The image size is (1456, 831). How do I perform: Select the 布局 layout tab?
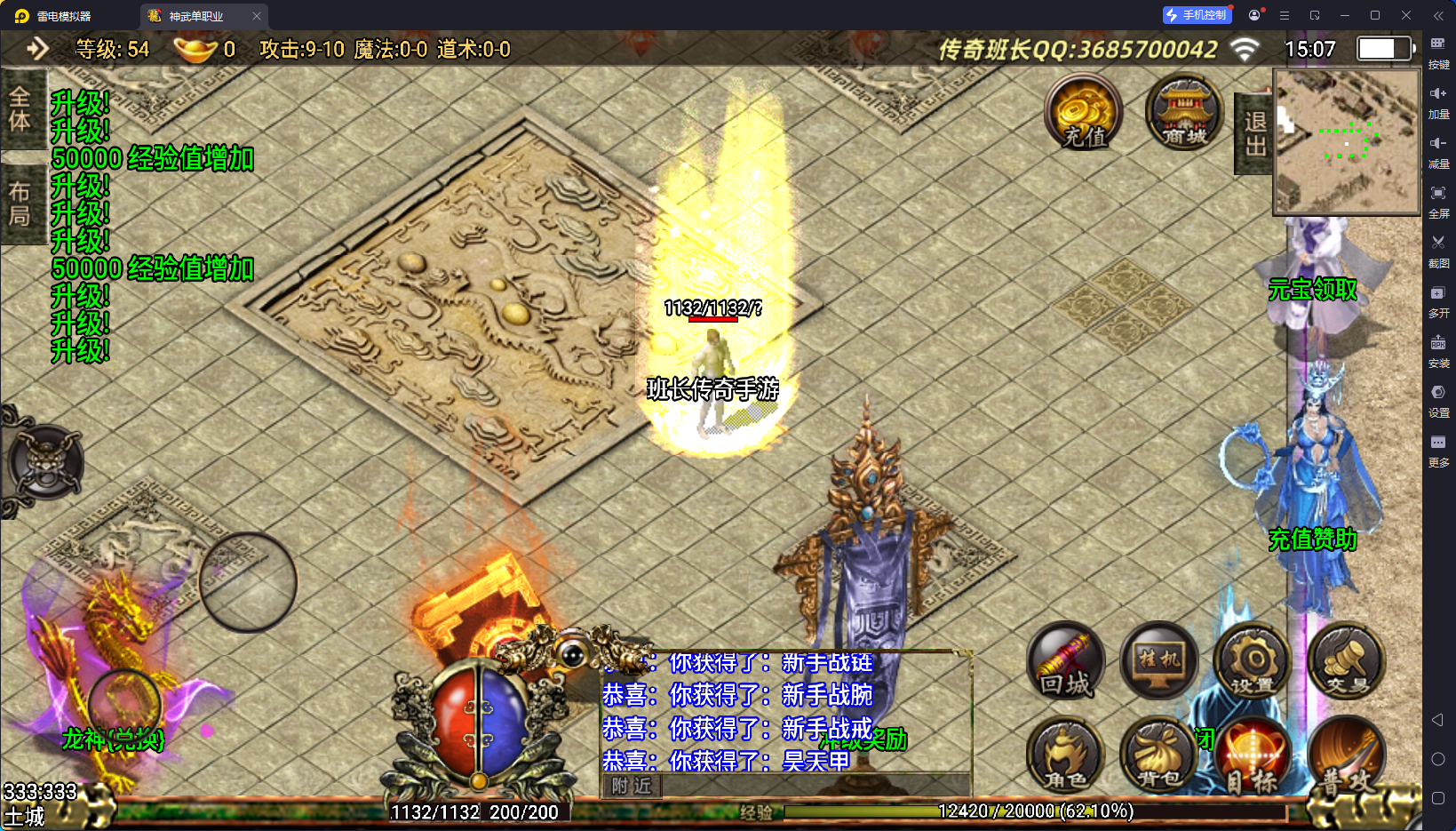click(20, 204)
